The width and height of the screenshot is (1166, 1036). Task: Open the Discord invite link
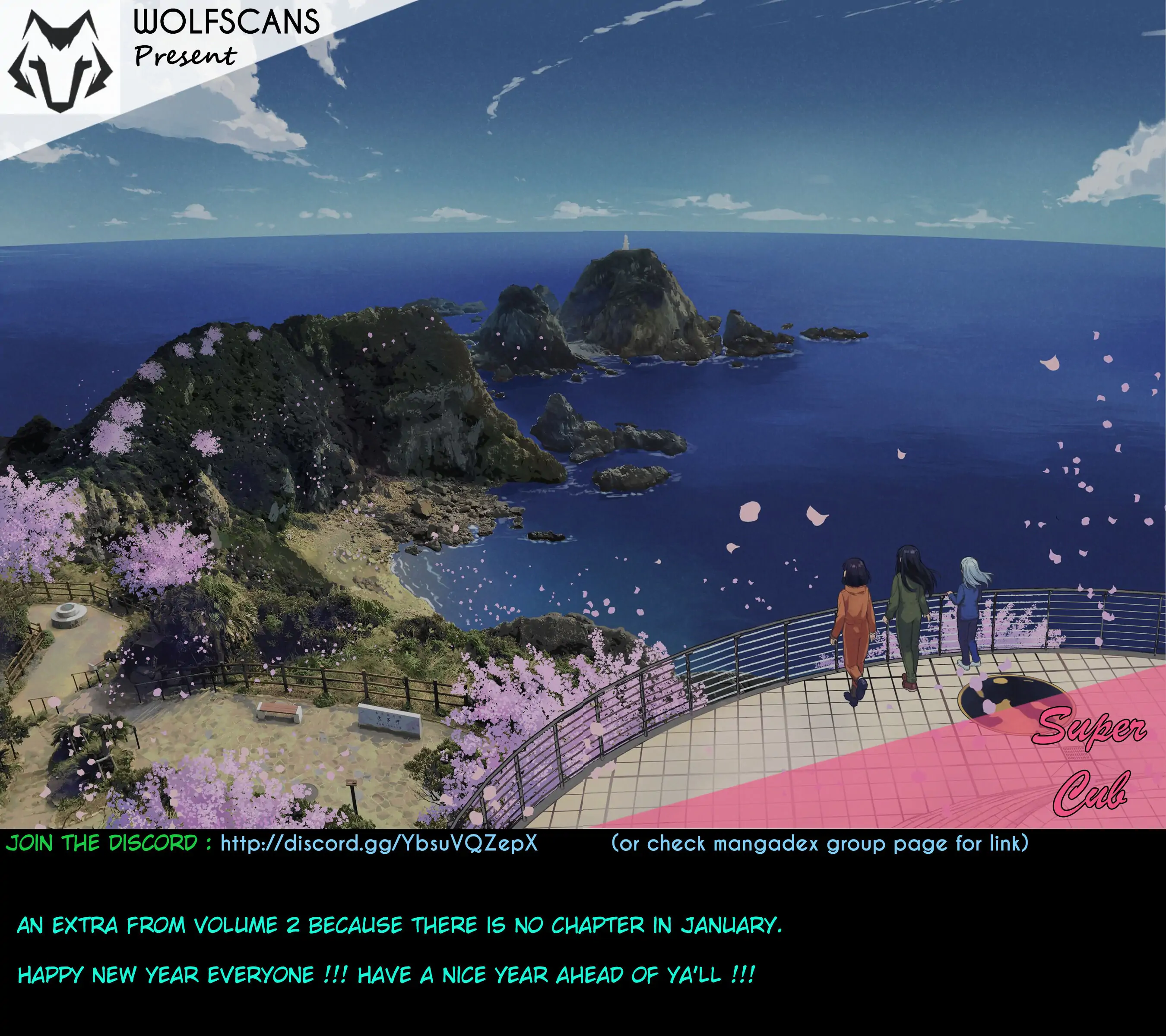click(379, 843)
